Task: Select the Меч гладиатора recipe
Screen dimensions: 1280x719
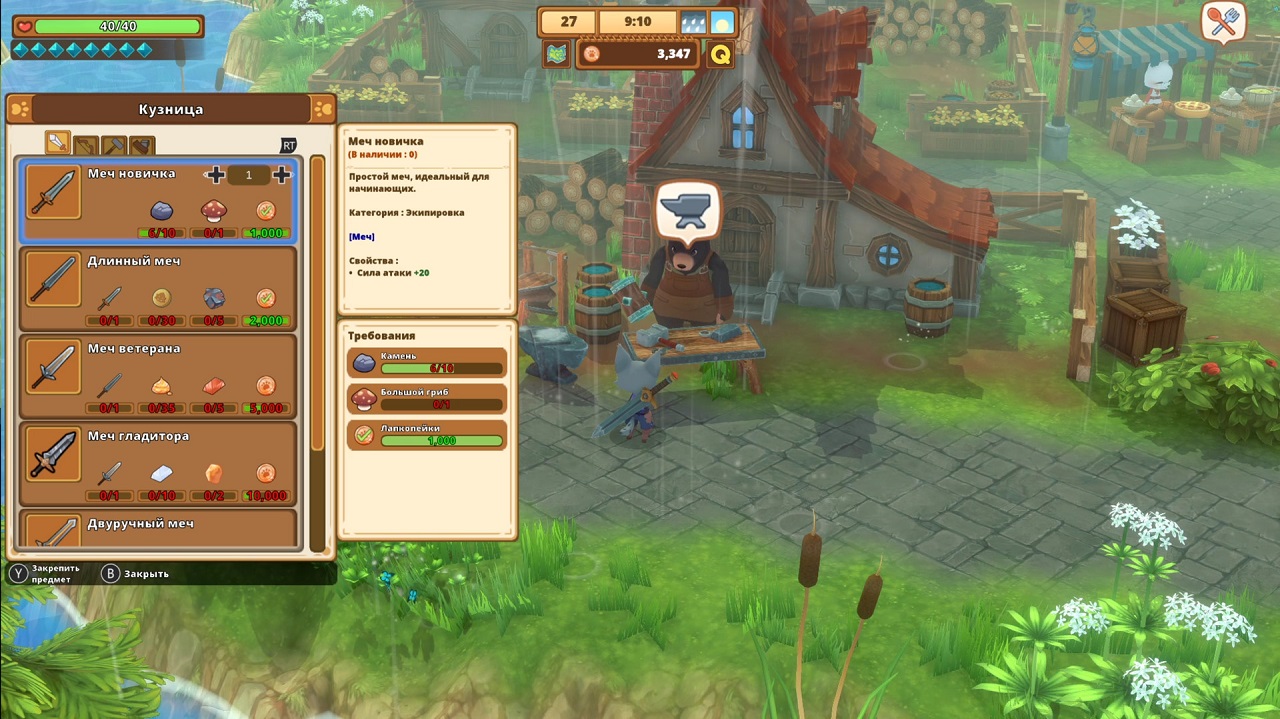Action: [x=157, y=463]
